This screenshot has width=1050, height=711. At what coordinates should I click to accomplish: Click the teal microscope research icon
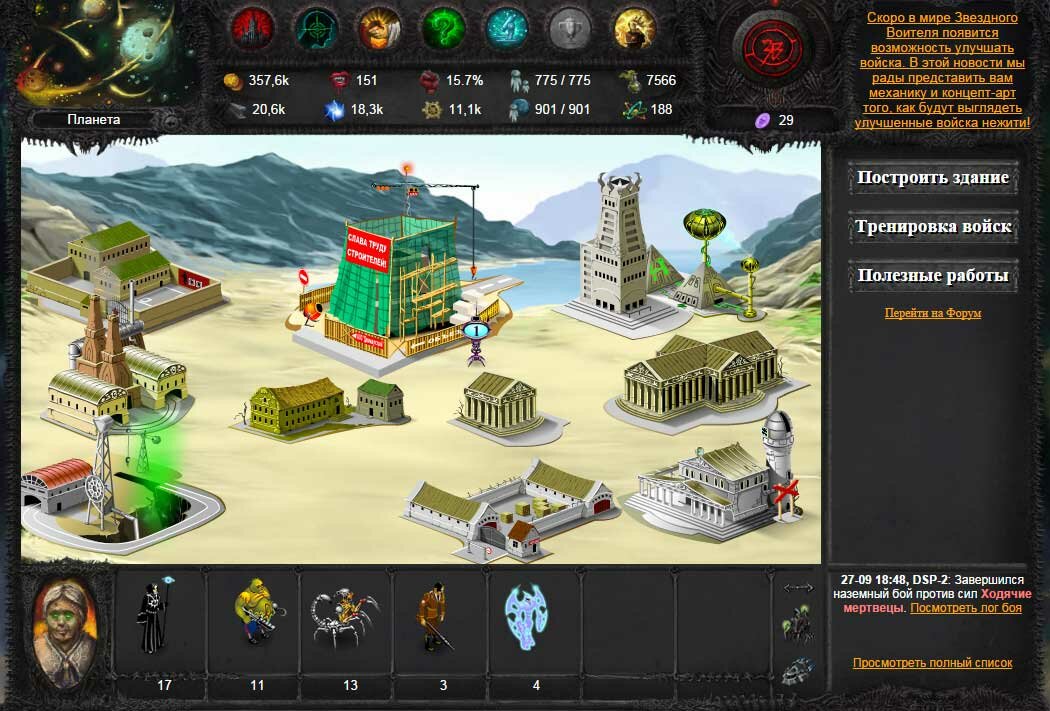click(507, 29)
